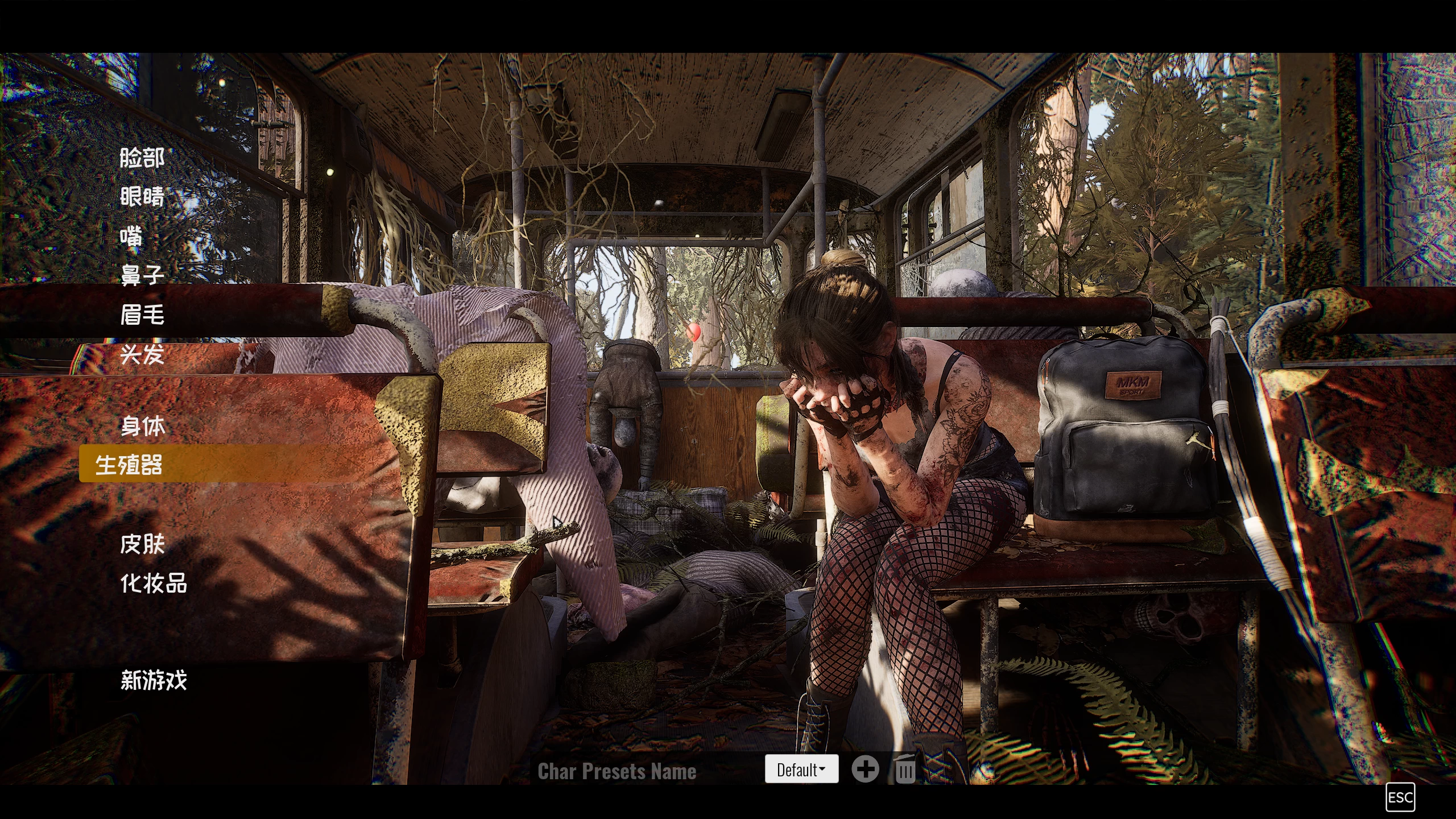Open the 皮肤 (Skin) options

click(143, 544)
